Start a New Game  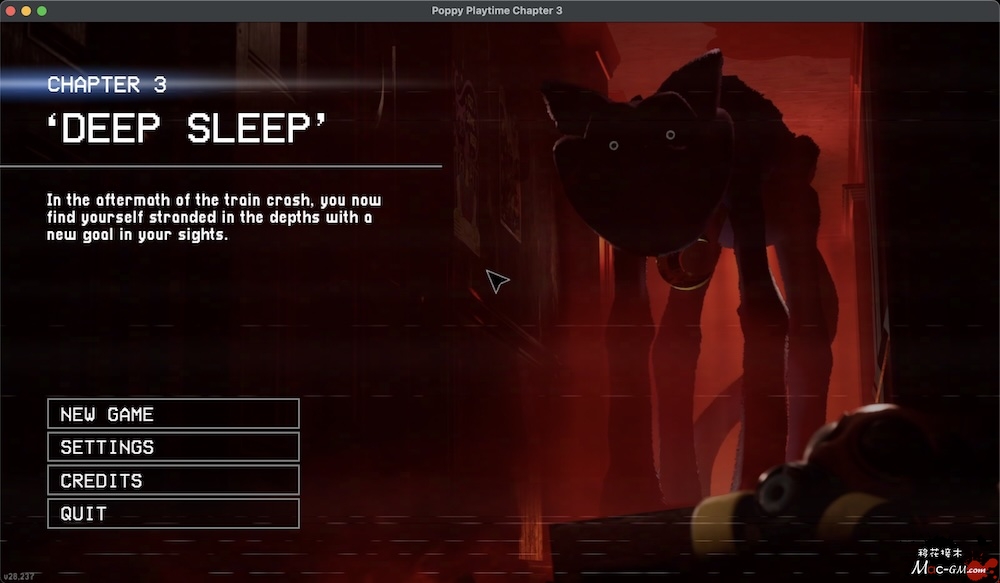[x=173, y=414]
